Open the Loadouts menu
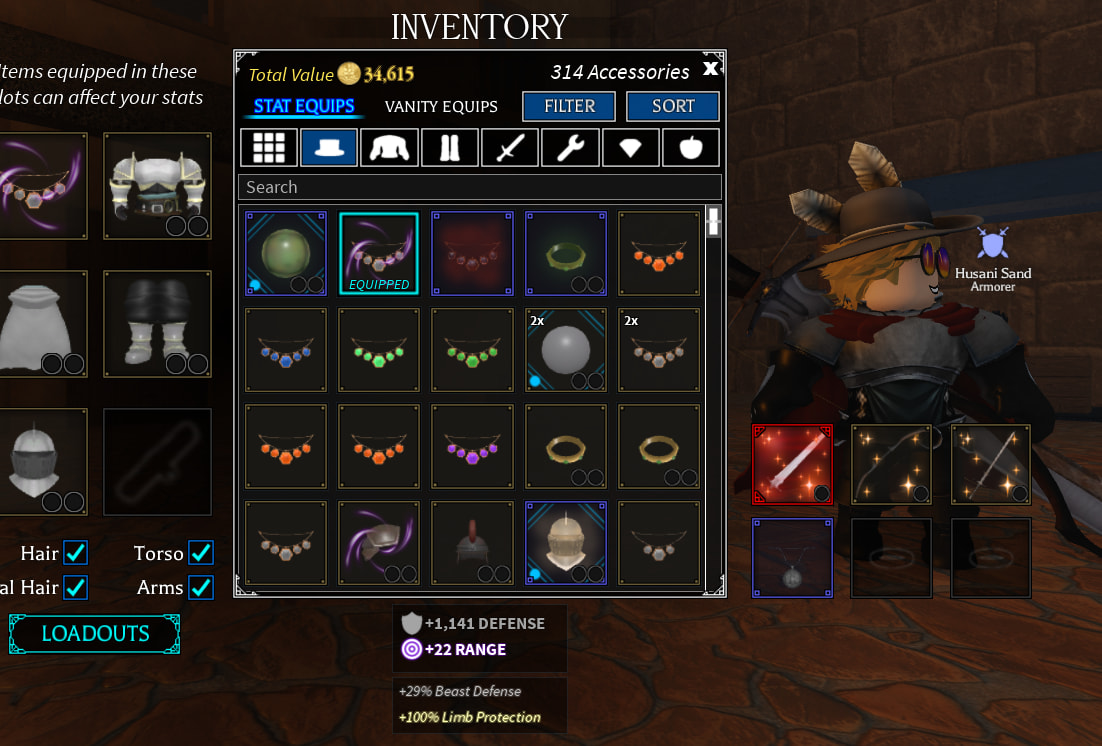Screen dimensions: 1102x746 (95, 634)
